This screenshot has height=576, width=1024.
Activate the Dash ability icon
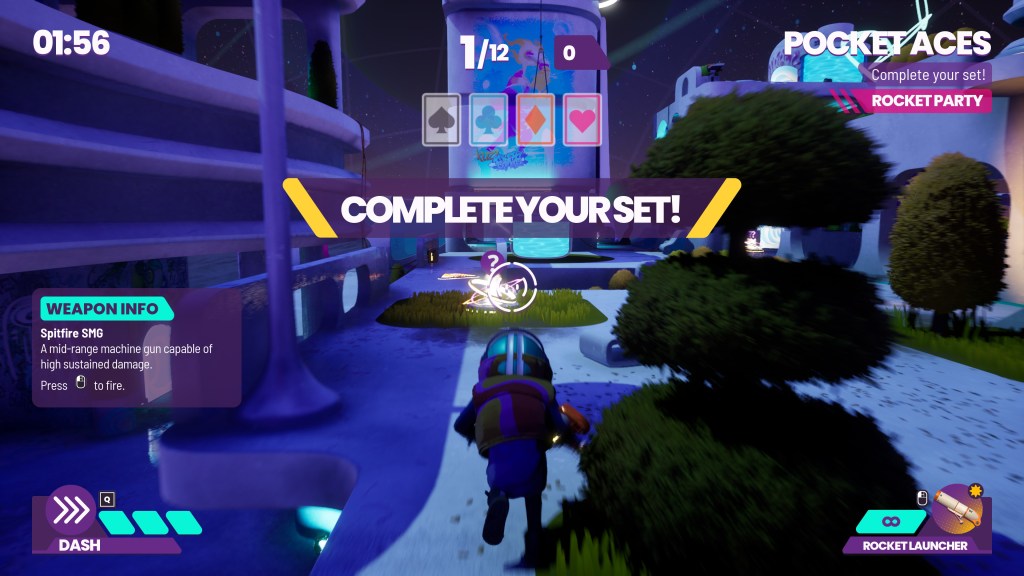70,510
